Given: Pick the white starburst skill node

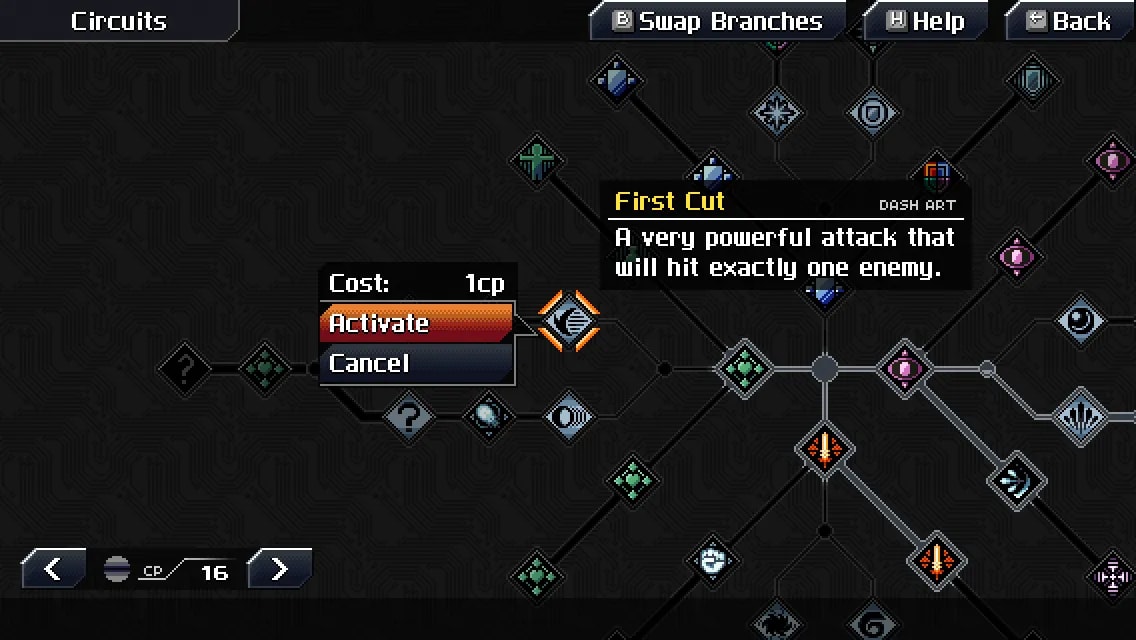Looking at the screenshot, I should pyautogui.click(x=776, y=114).
